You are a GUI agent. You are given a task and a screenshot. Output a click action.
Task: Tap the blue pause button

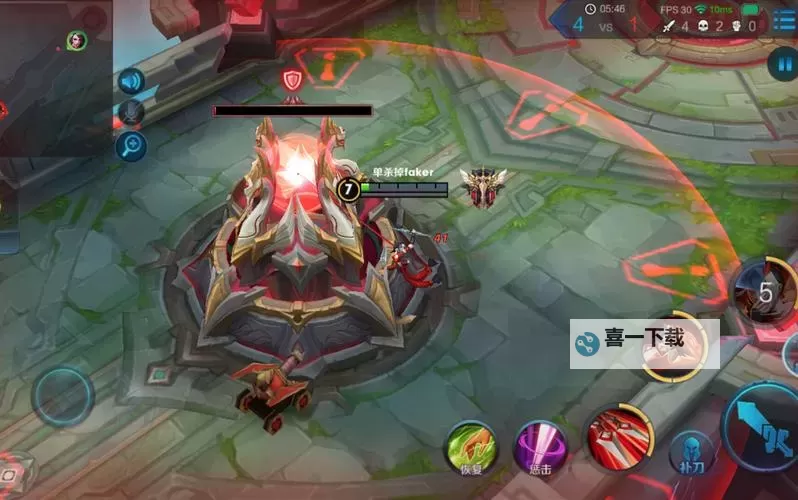pyautogui.click(x=781, y=65)
